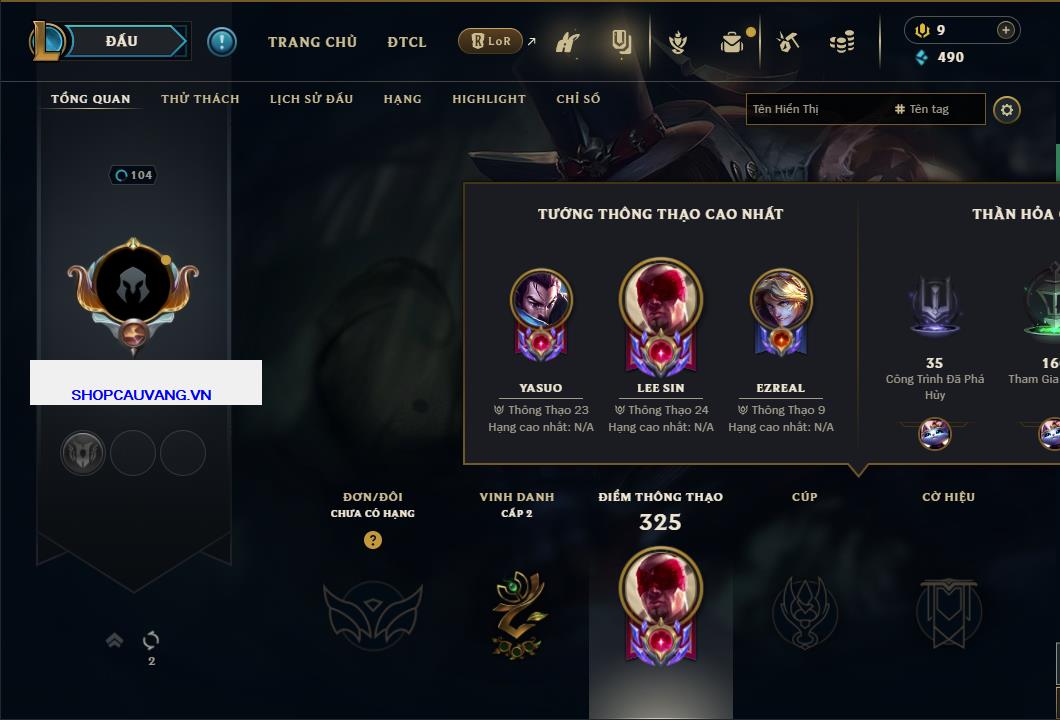Open the store coins icon
Image resolution: width=1060 pixels, height=720 pixels.
coord(842,42)
